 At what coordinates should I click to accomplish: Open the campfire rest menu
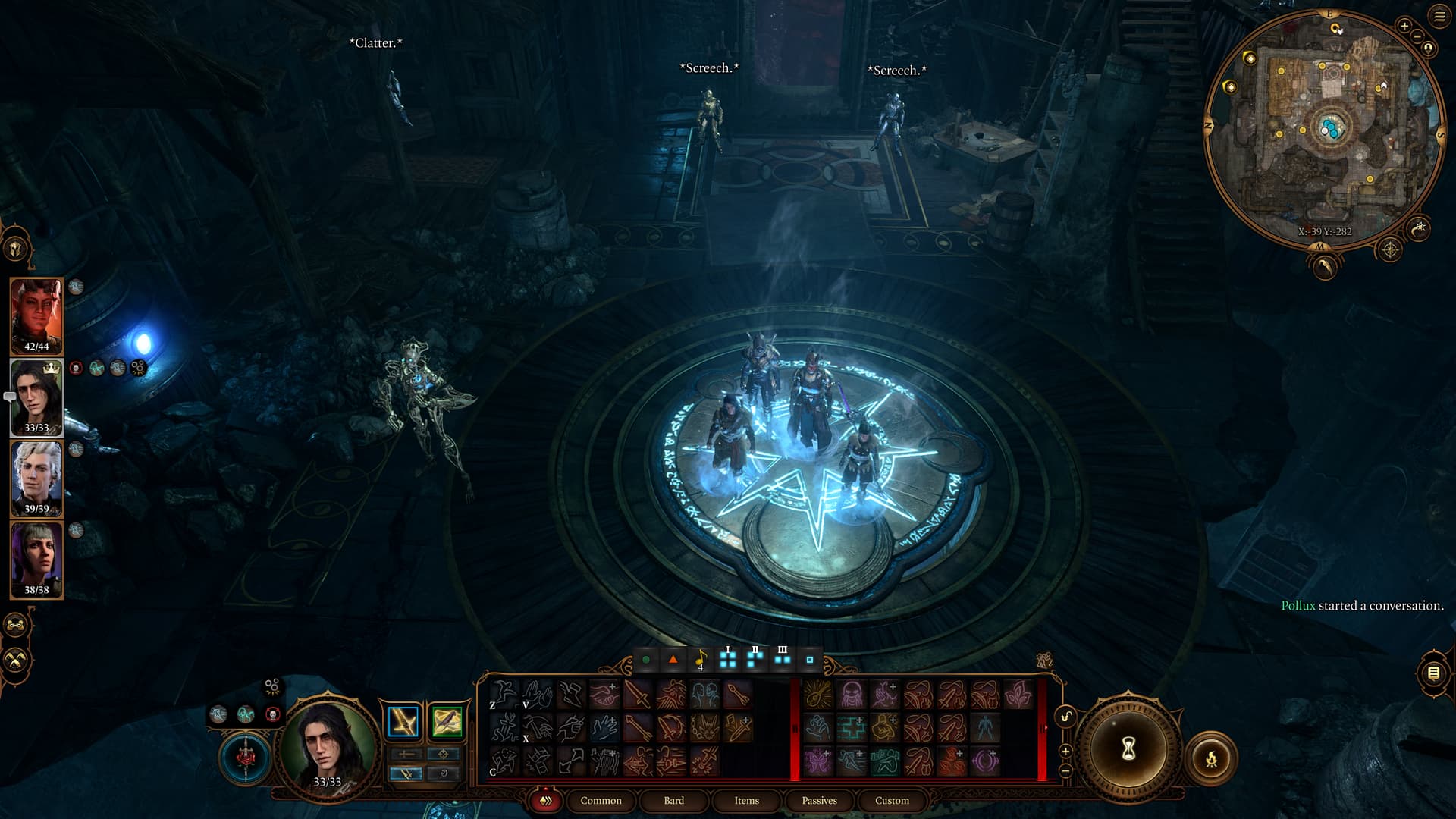[x=1211, y=758]
